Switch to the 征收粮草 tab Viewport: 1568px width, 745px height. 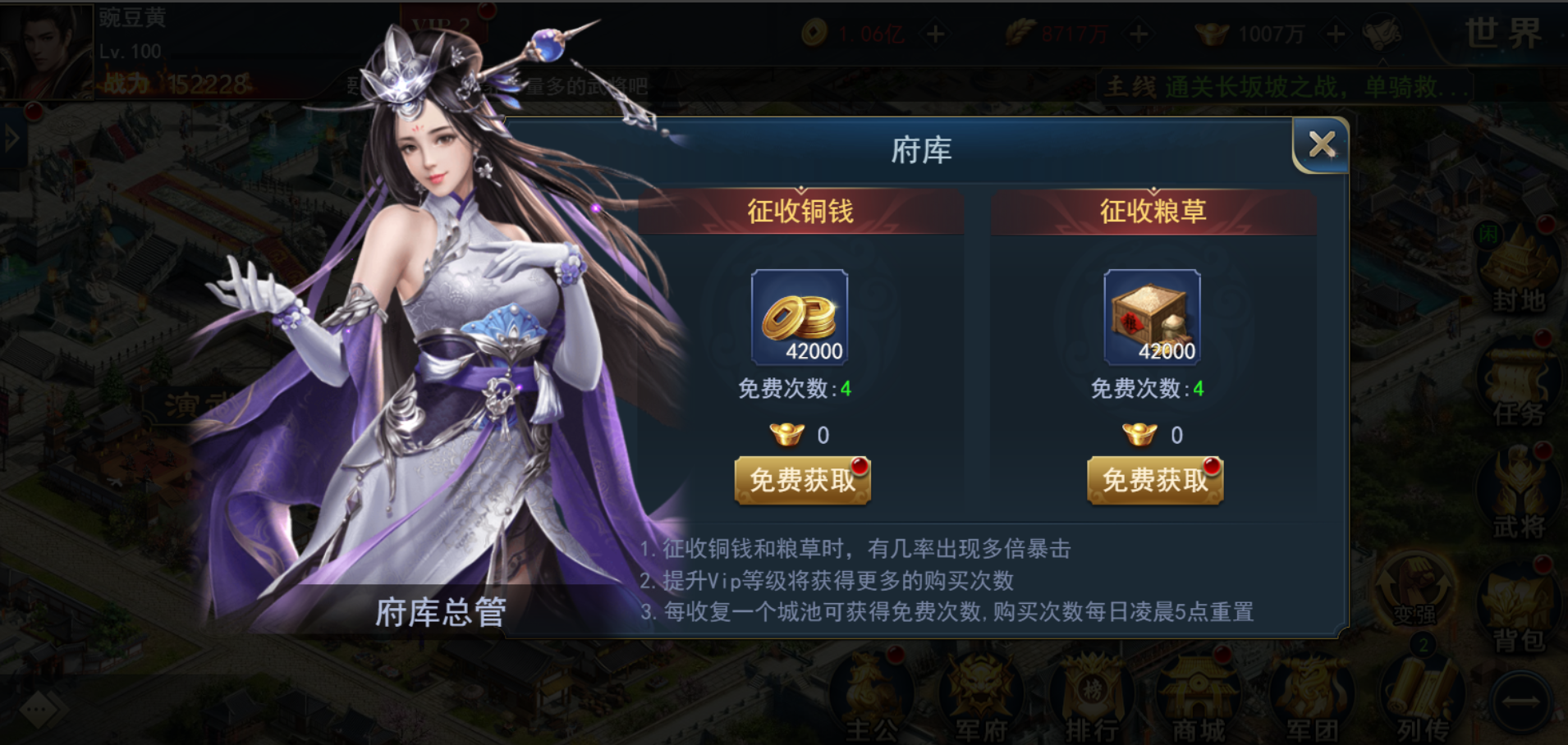click(1151, 211)
